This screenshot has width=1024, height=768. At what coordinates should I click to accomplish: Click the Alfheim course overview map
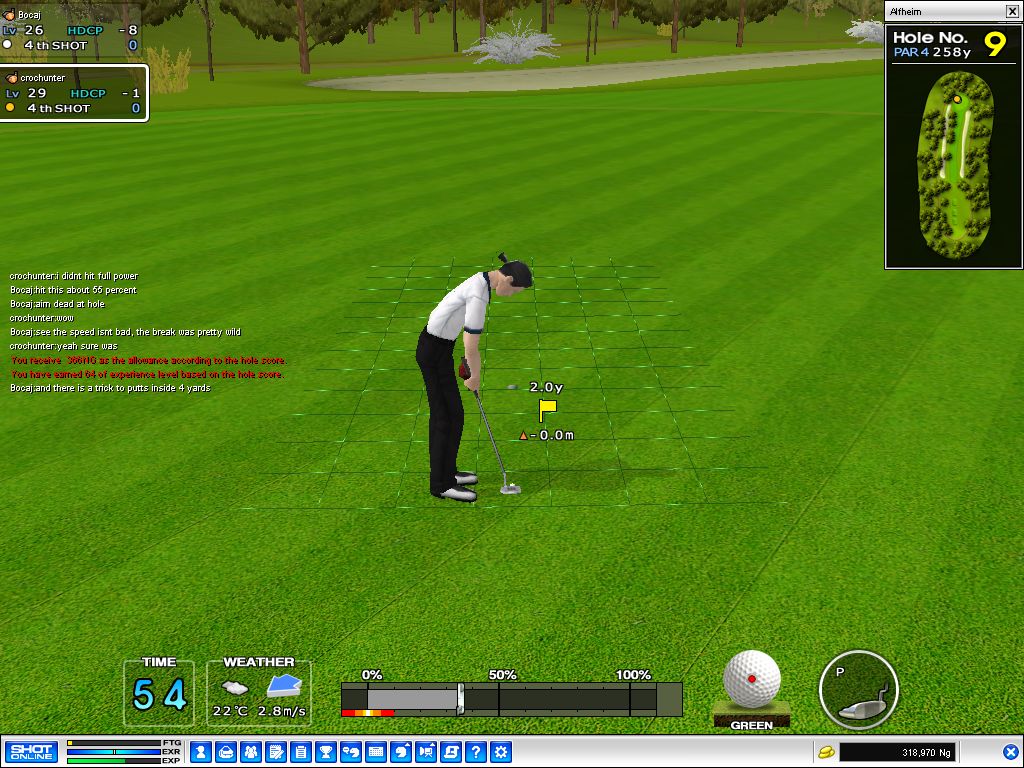953,160
